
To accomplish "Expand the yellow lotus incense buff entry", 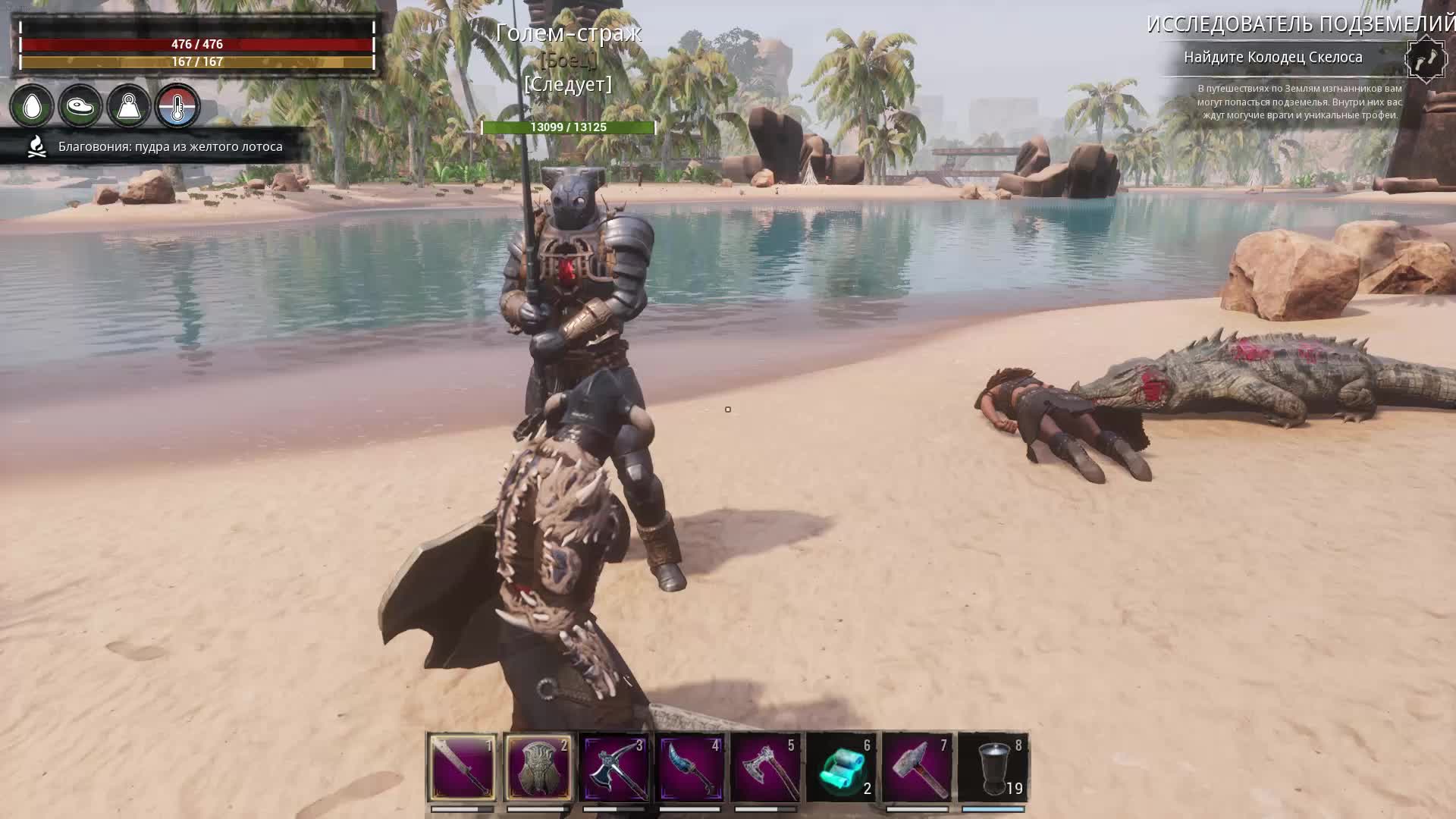I will click(x=168, y=147).
